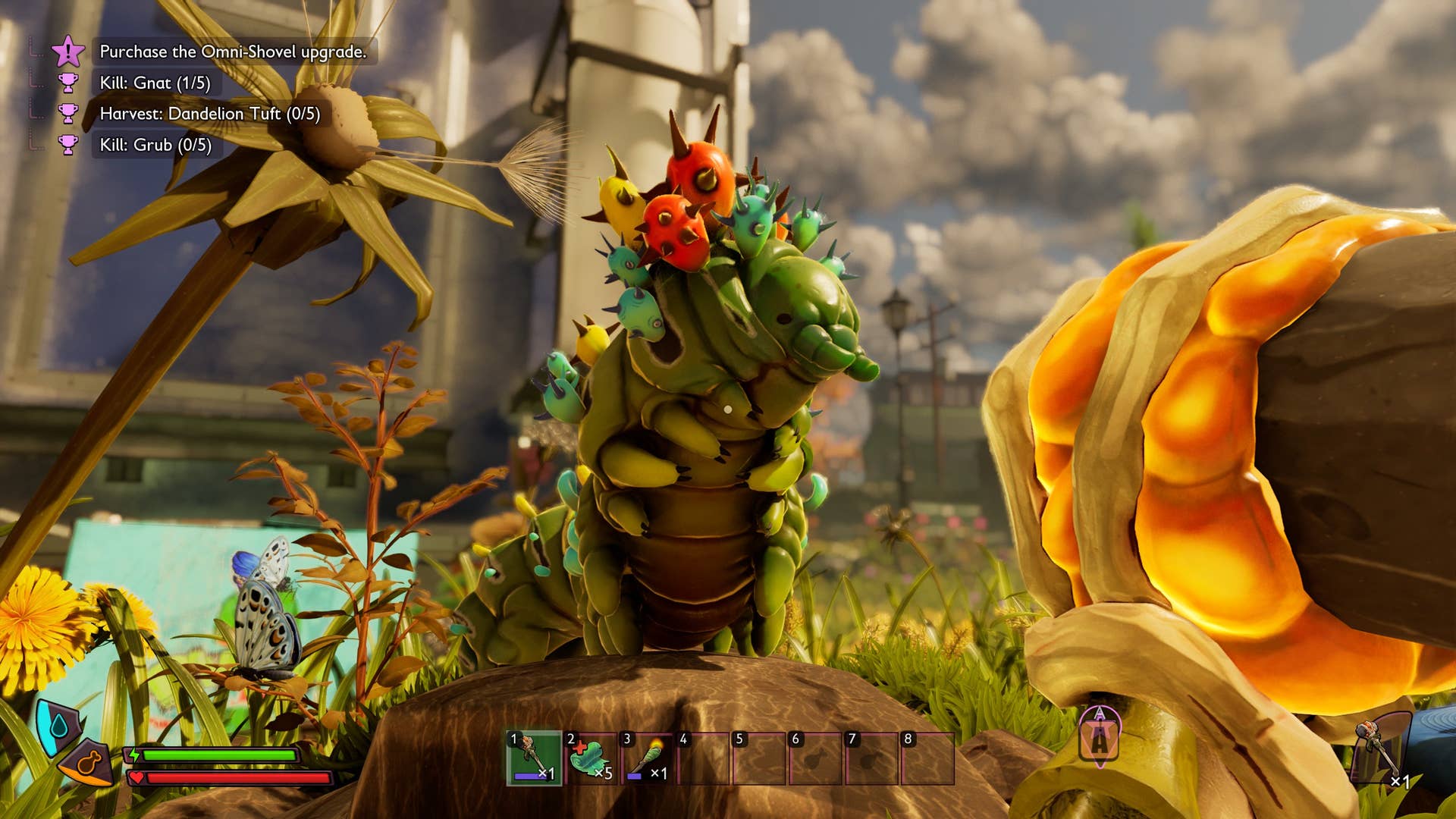
Task: Select the club weapon in hotbar slot 1
Action: [x=535, y=758]
